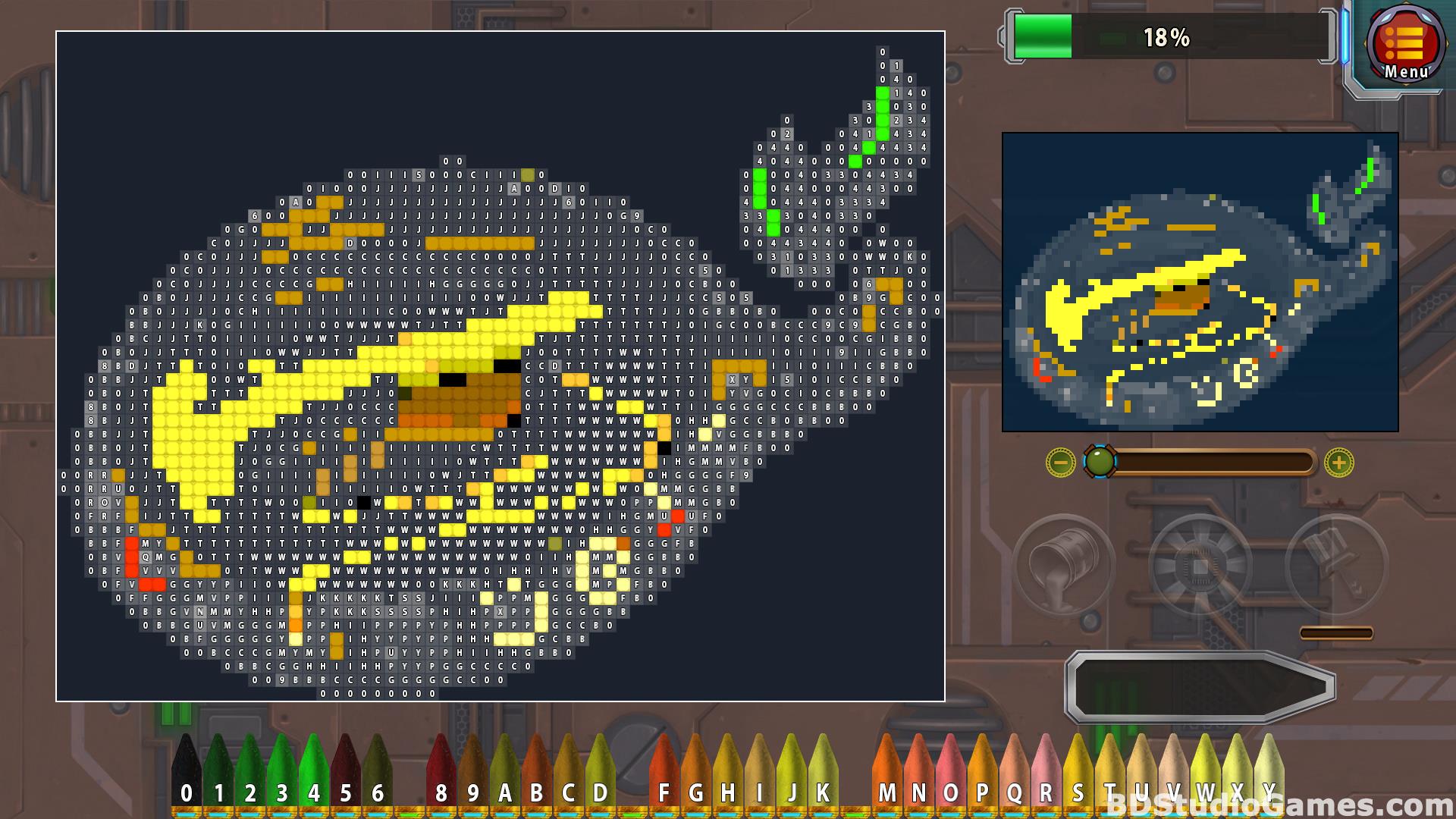Open the red Menu button
Image resolution: width=1456 pixels, height=819 pixels.
1406,45
